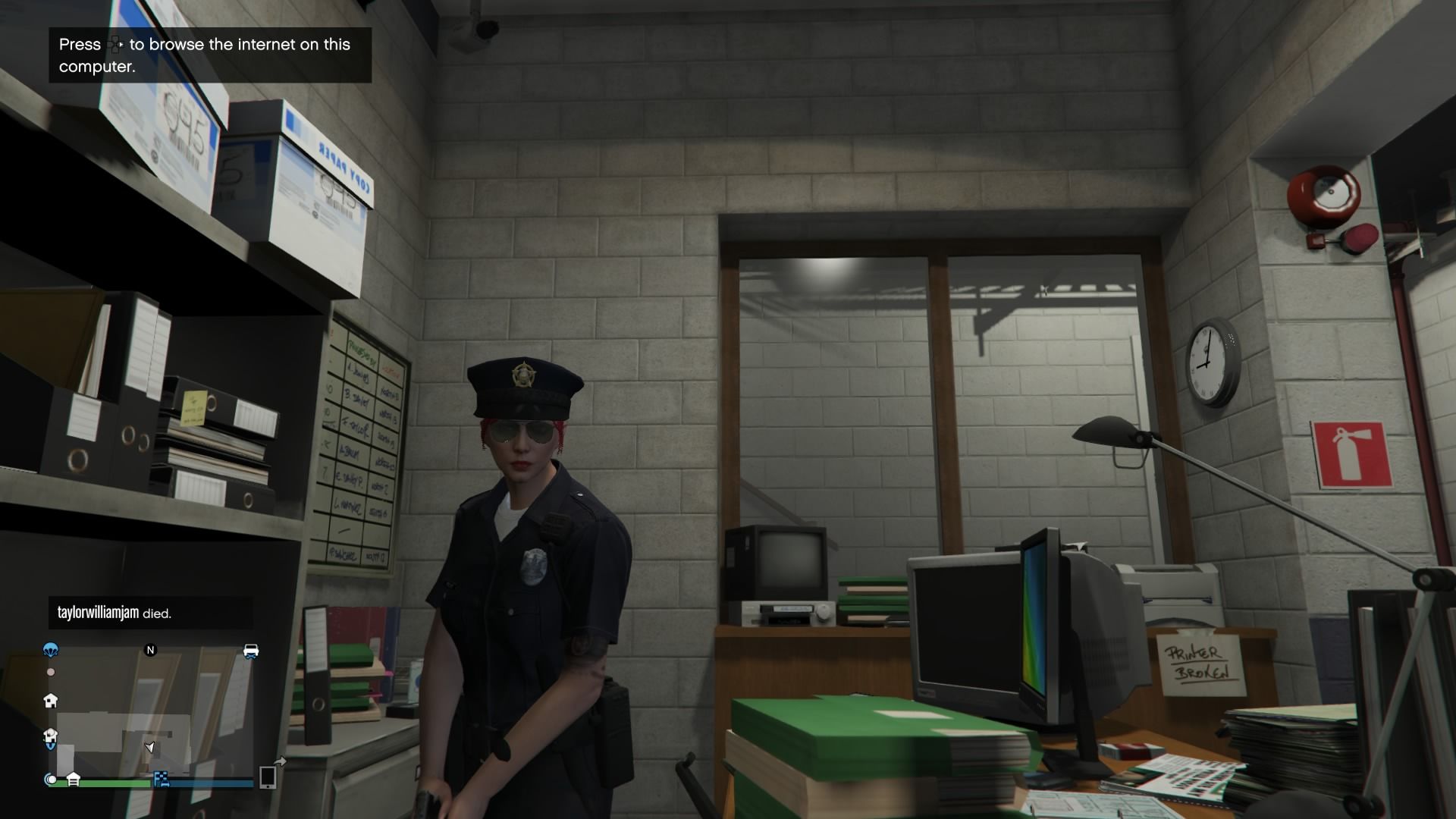Click the taylorwilliamjam died notification
The image size is (1456, 819).
point(114,614)
